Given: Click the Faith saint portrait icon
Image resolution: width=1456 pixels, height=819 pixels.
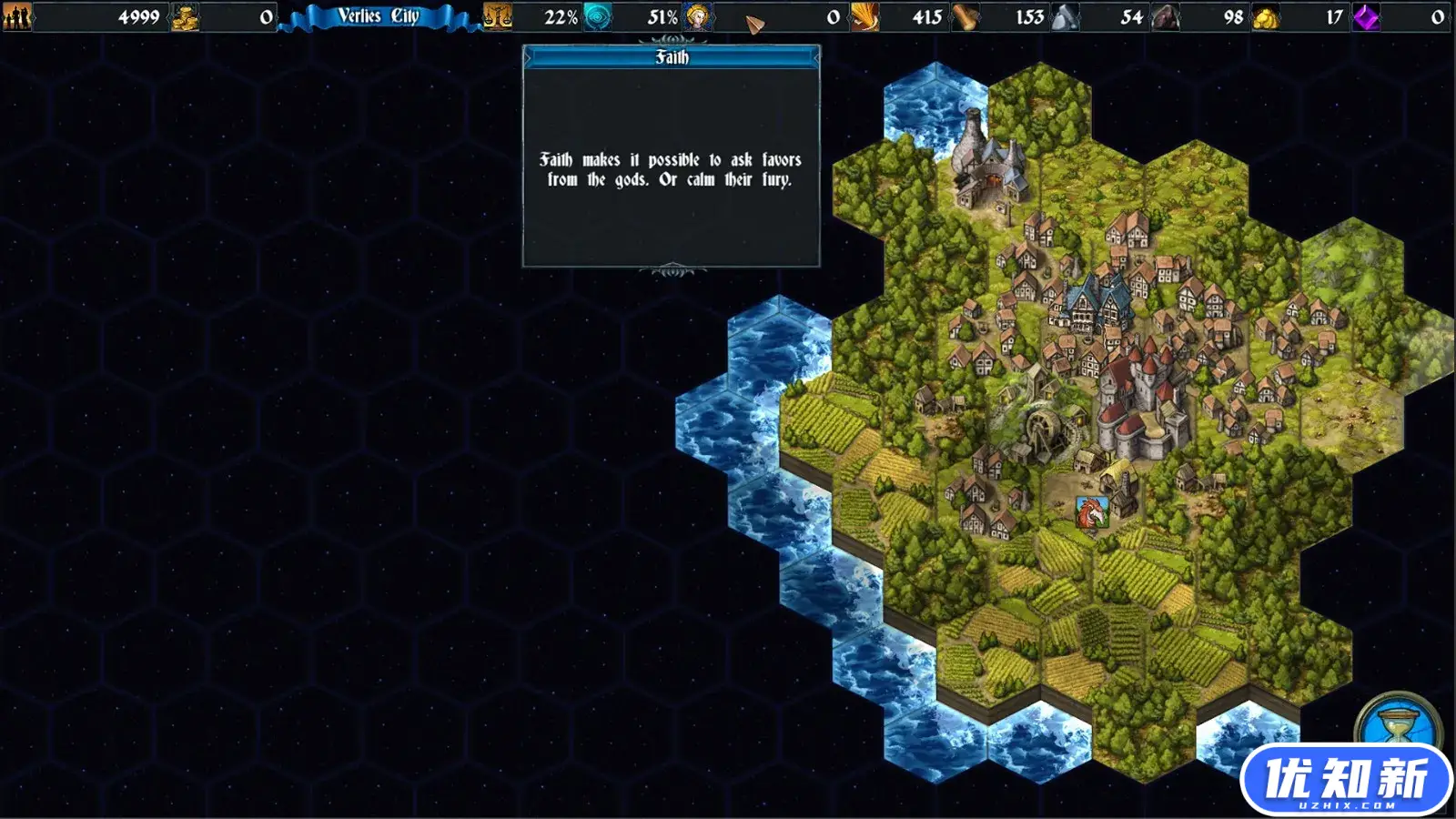Looking at the screenshot, I should click(698, 16).
